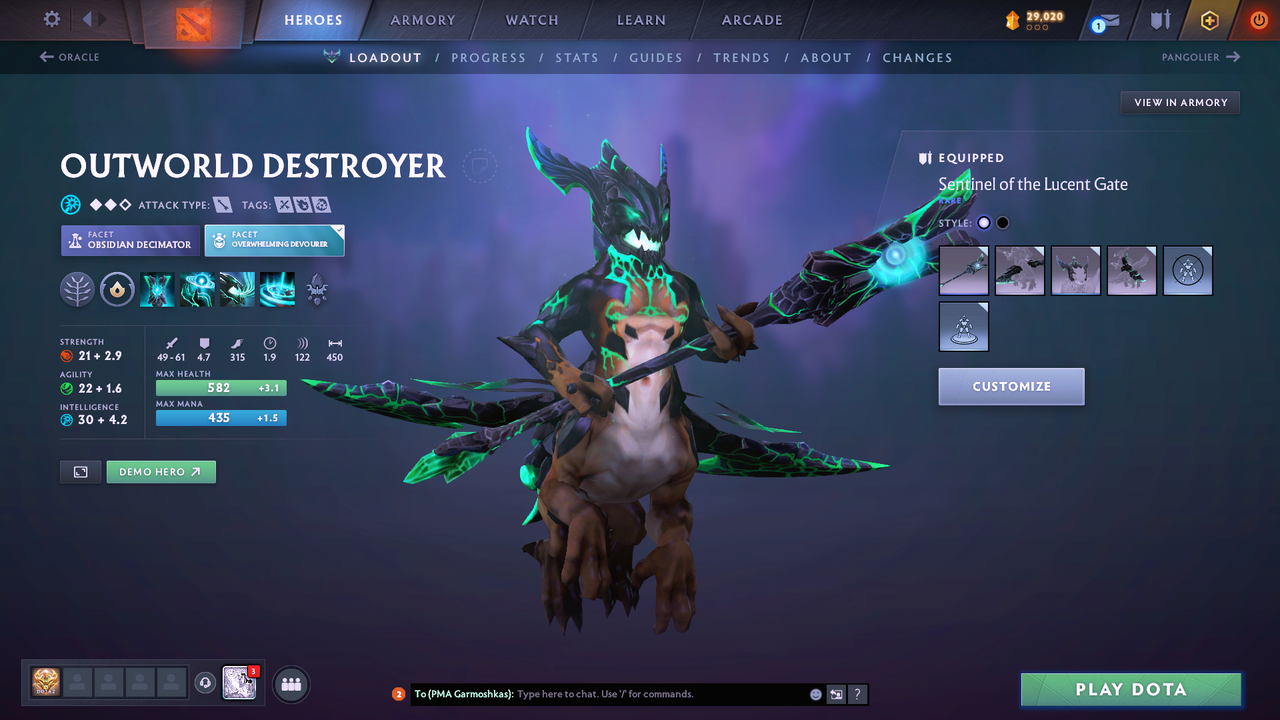Open the friends and party icon
The height and width of the screenshot is (720, 1280).
(x=289, y=684)
